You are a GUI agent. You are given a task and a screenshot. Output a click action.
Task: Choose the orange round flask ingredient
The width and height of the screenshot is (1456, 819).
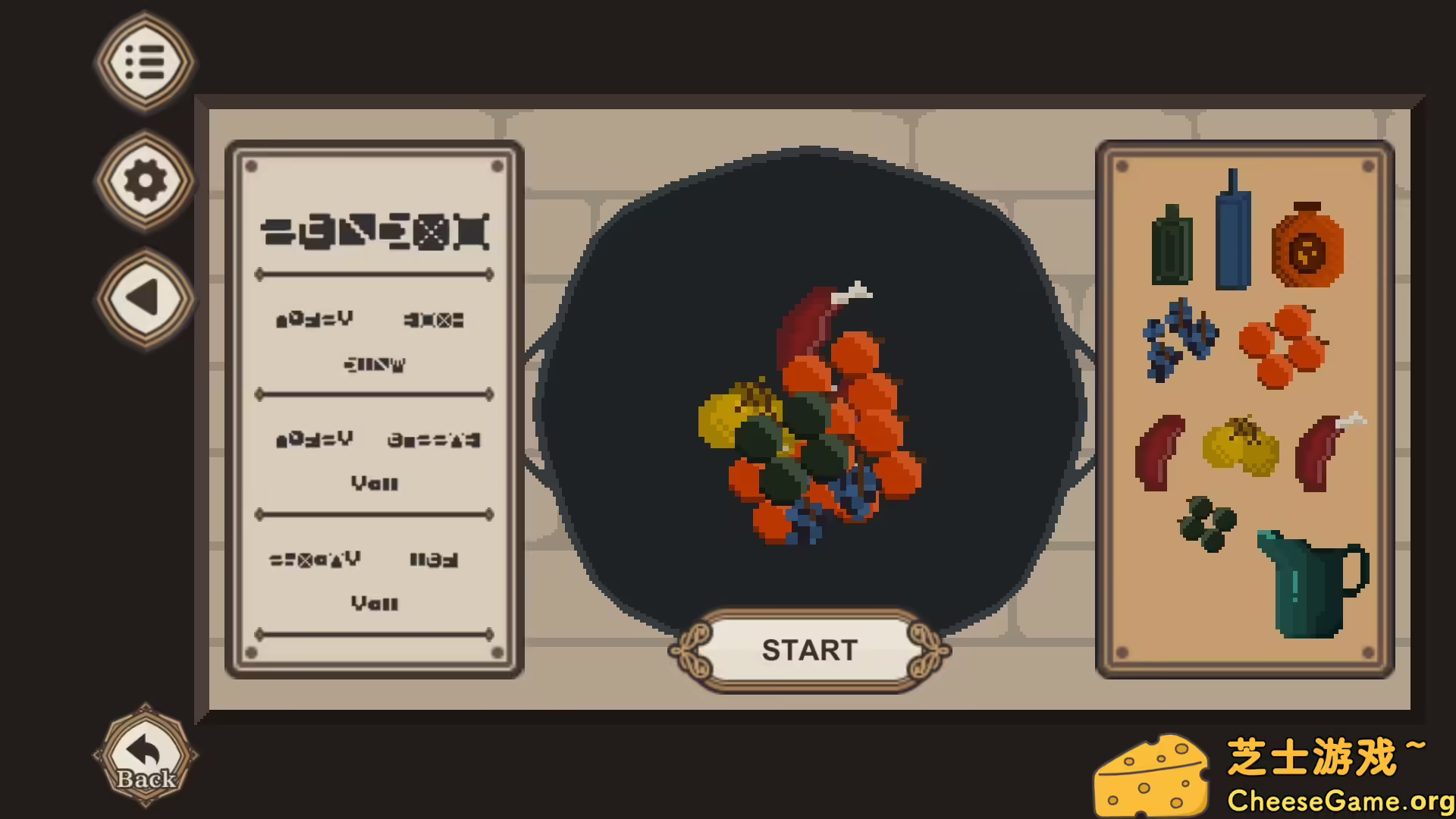click(1307, 246)
